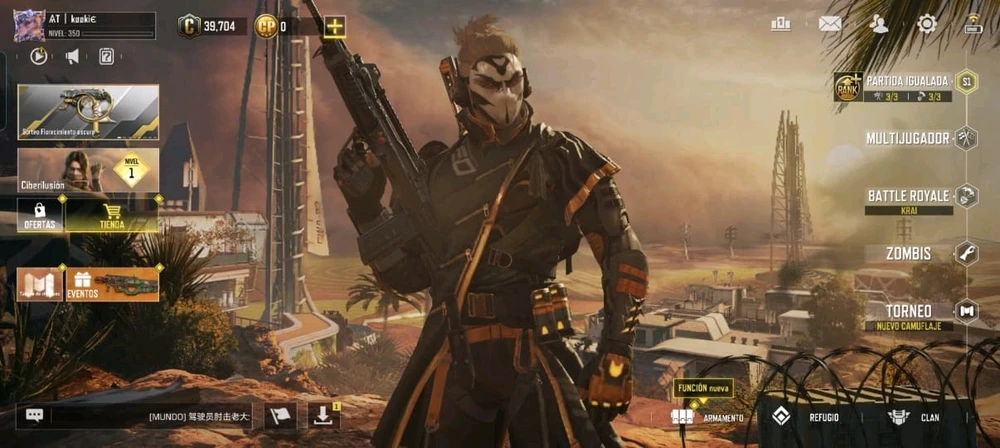The height and width of the screenshot is (448, 1000).
Task: Open the Eventos panel
Action: [110, 284]
